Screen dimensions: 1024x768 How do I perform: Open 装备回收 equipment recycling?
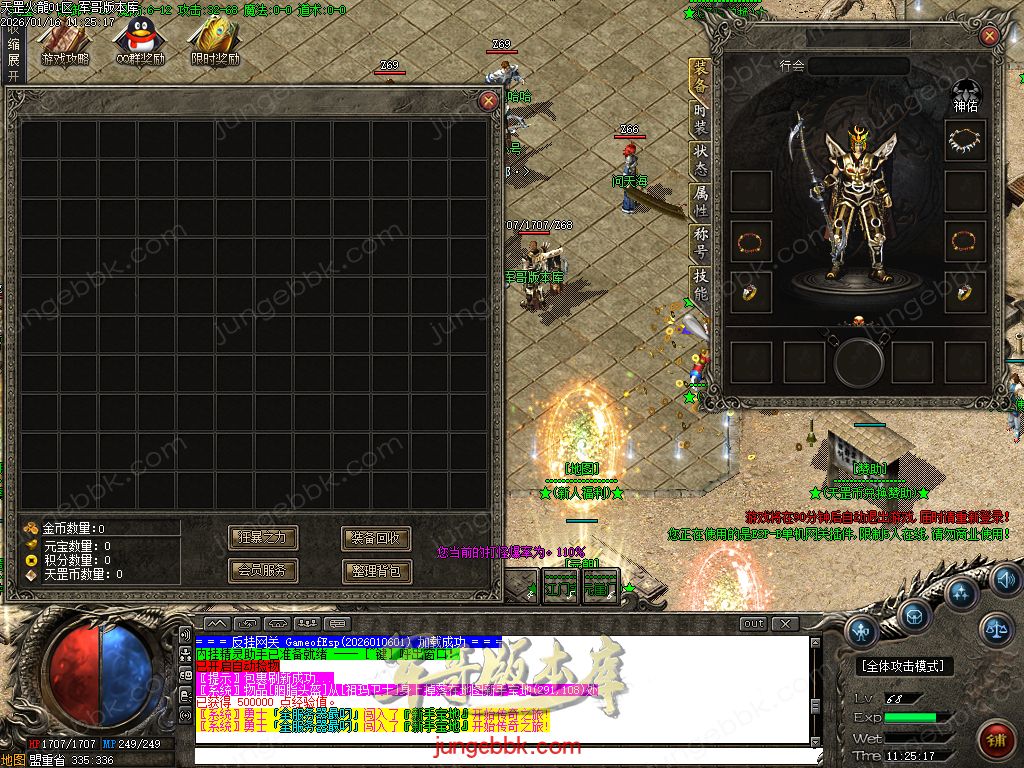376,538
